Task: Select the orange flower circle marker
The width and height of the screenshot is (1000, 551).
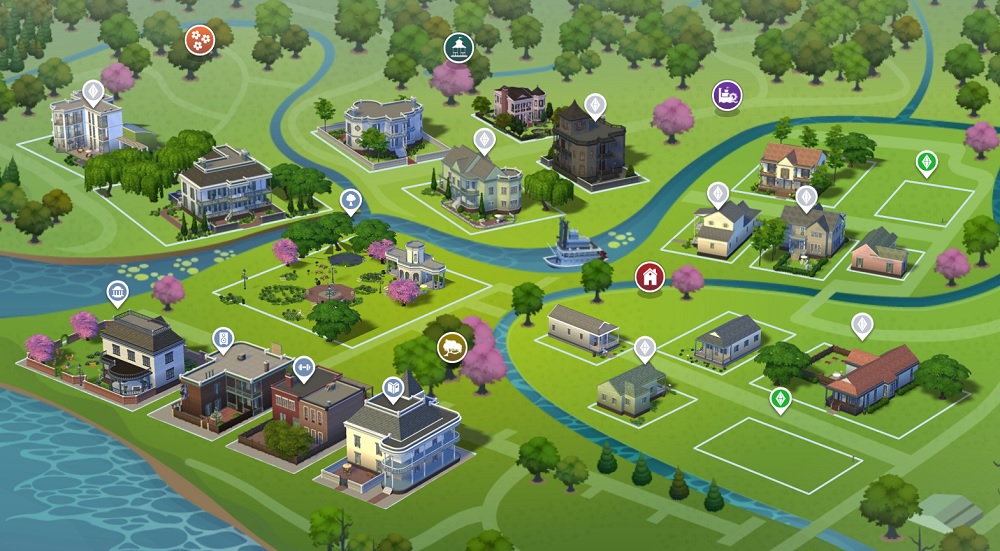Action: 198,41
